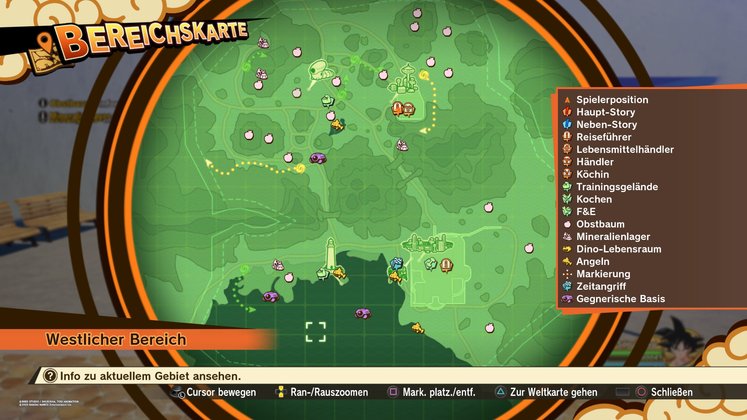747x420 pixels.
Task: Click the Kochen legend entry
Action: click(x=594, y=199)
